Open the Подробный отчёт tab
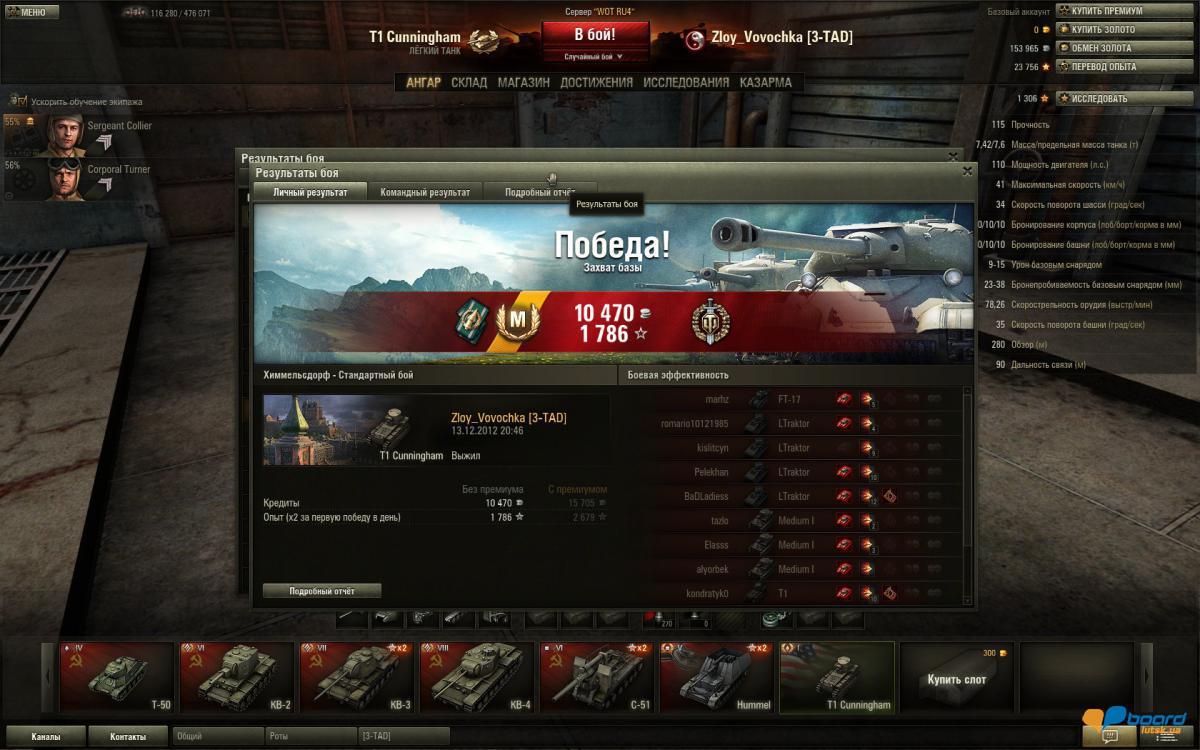Viewport: 1200px width, 750px height. (x=539, y=192)
